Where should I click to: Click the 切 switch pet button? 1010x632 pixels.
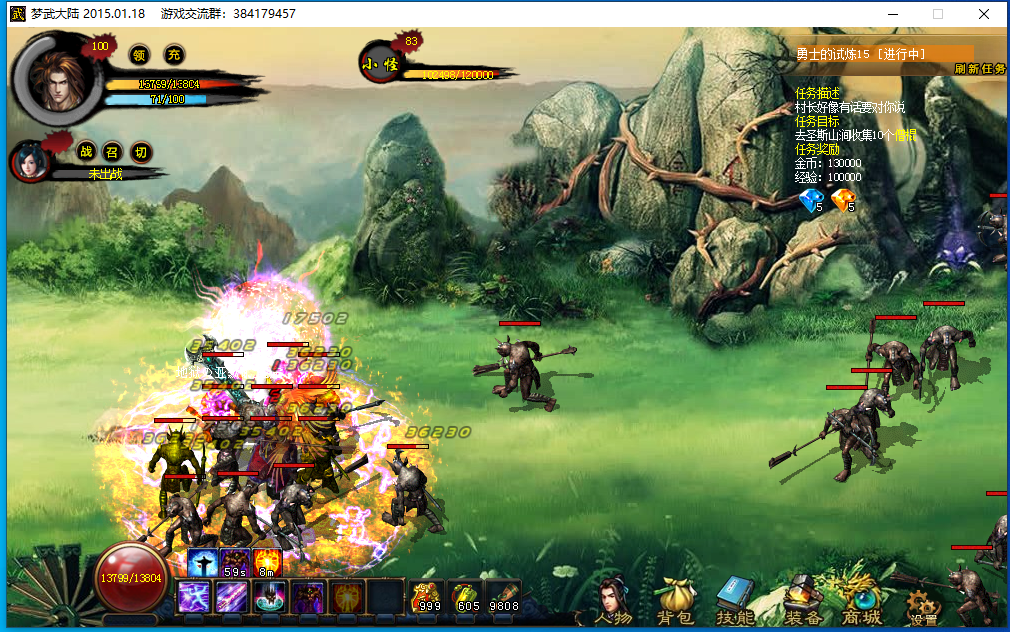point(141,152)
